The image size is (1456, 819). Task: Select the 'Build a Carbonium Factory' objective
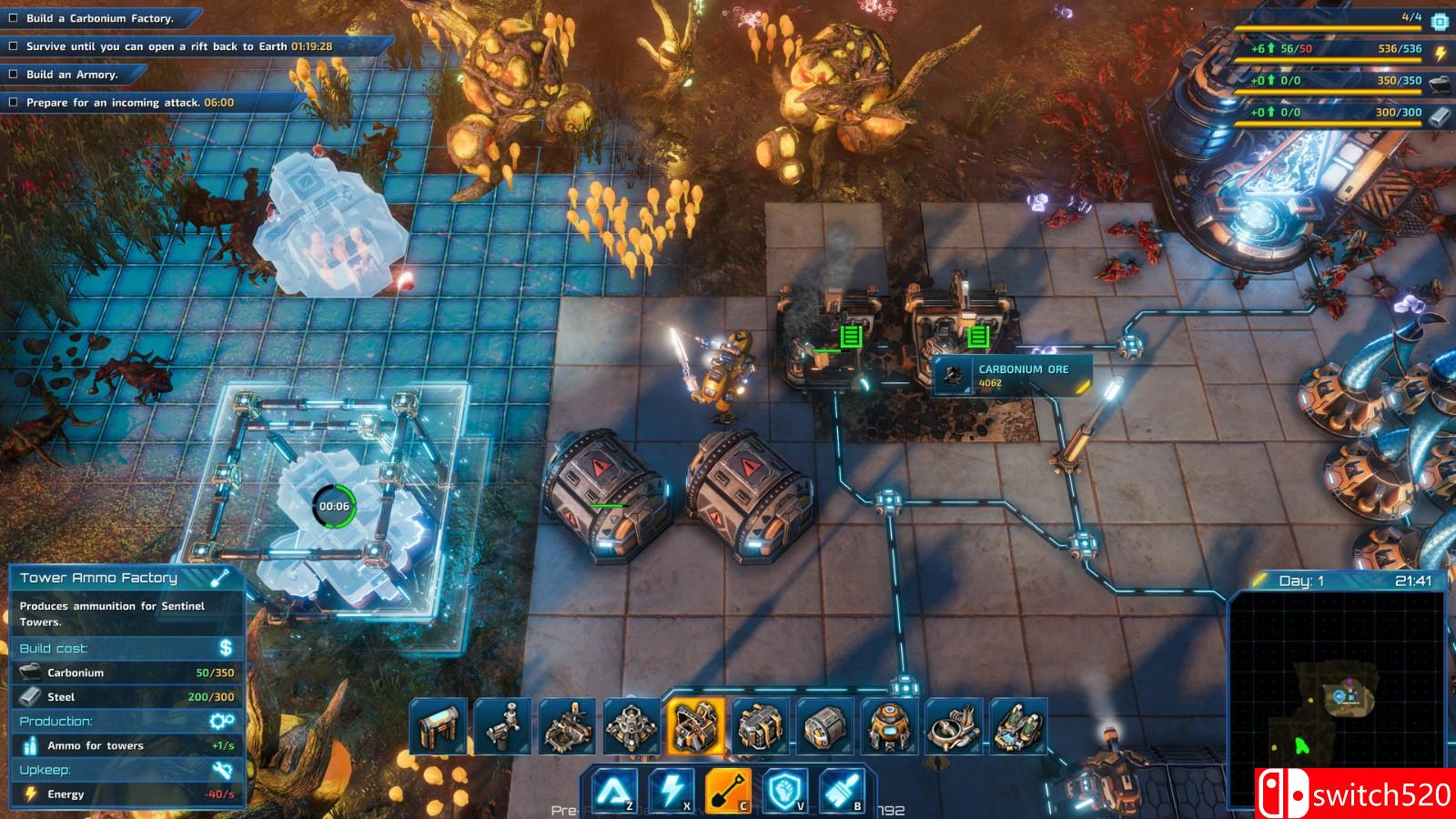click(x=99, y=18)
